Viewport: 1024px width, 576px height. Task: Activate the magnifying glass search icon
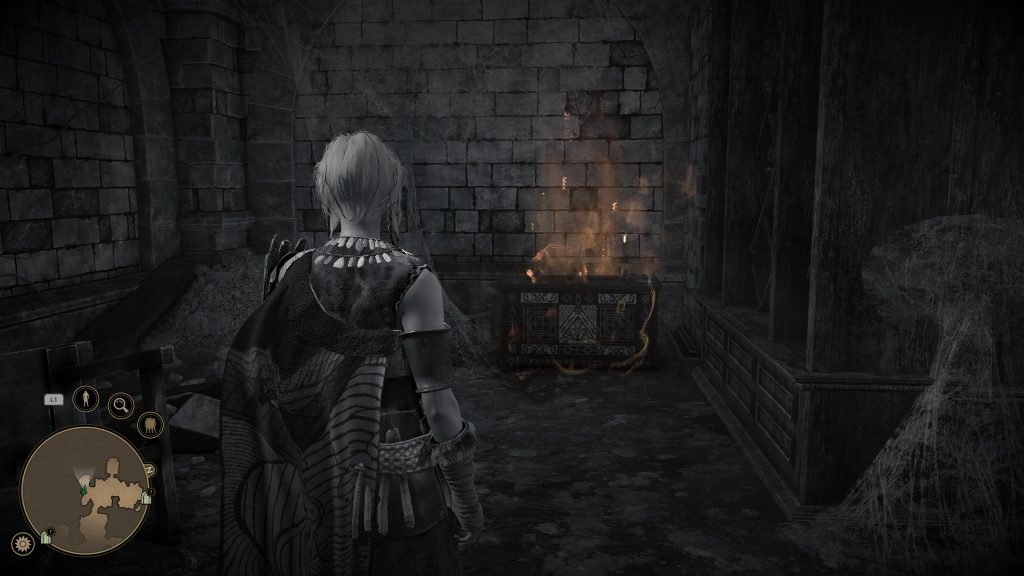pos(122,405)
